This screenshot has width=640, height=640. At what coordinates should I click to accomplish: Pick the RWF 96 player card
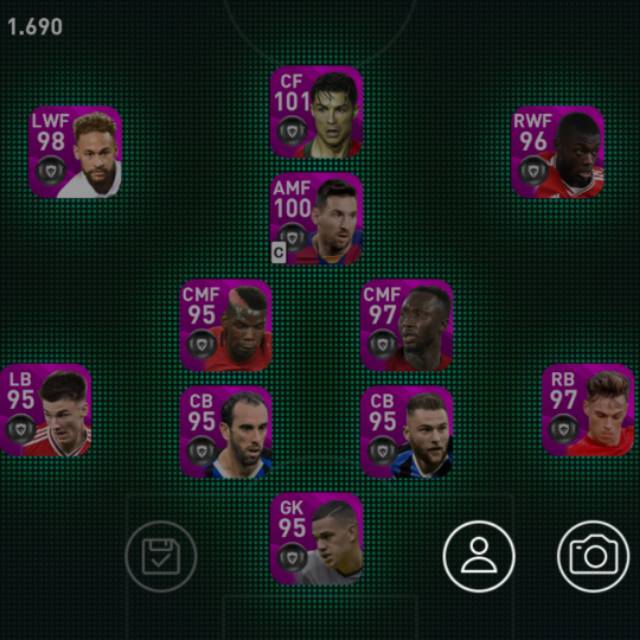tap(558, 152)
